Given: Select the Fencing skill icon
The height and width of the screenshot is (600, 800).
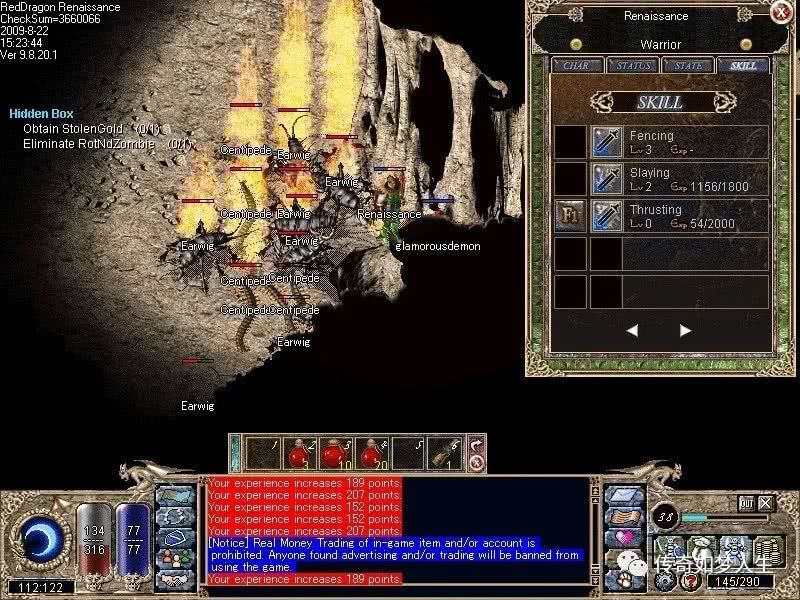Looking at the screenshot, I should [x=607, y=142].
